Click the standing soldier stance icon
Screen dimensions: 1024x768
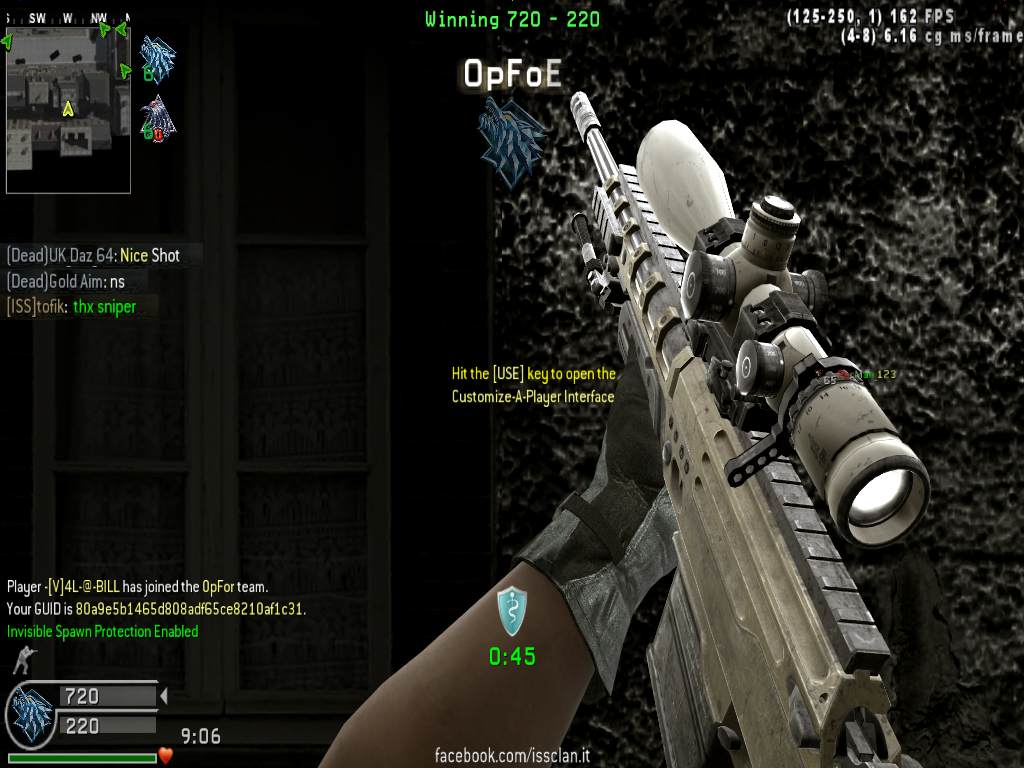tap(20, 659)
